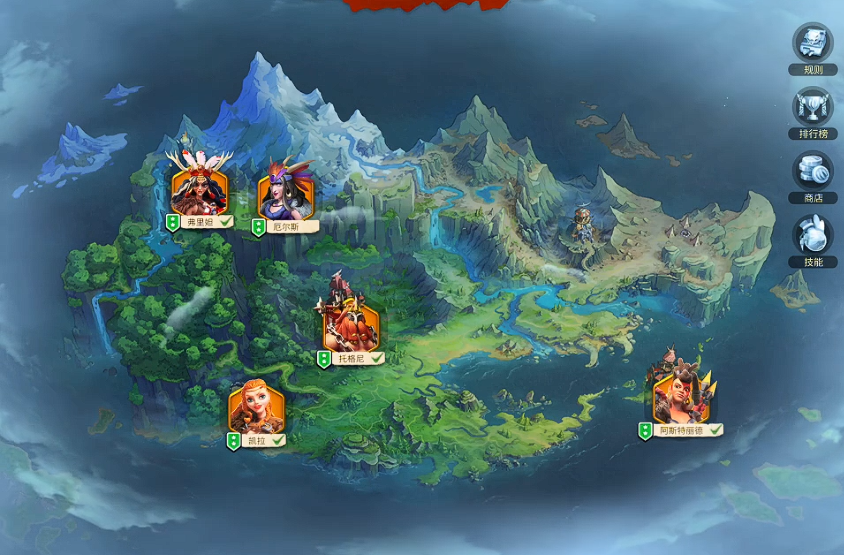Pick the 凯拉 hero portrait
Viewport: 844px width, 555px height.
(x=256, y=407)
